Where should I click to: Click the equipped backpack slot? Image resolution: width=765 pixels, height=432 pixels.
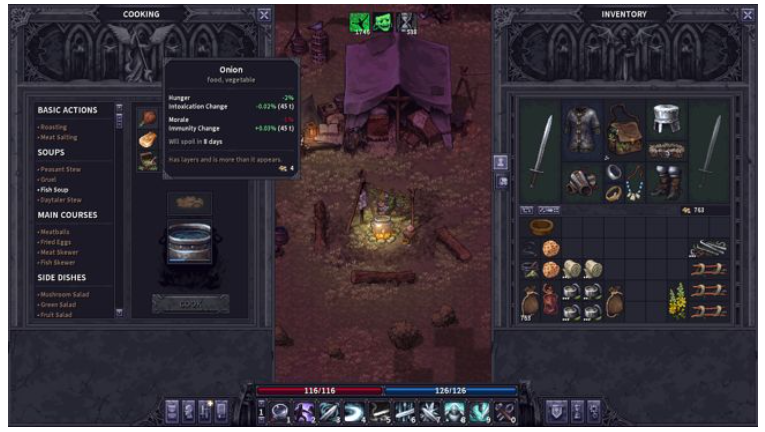pyautogui.click(x=625, y=129)
